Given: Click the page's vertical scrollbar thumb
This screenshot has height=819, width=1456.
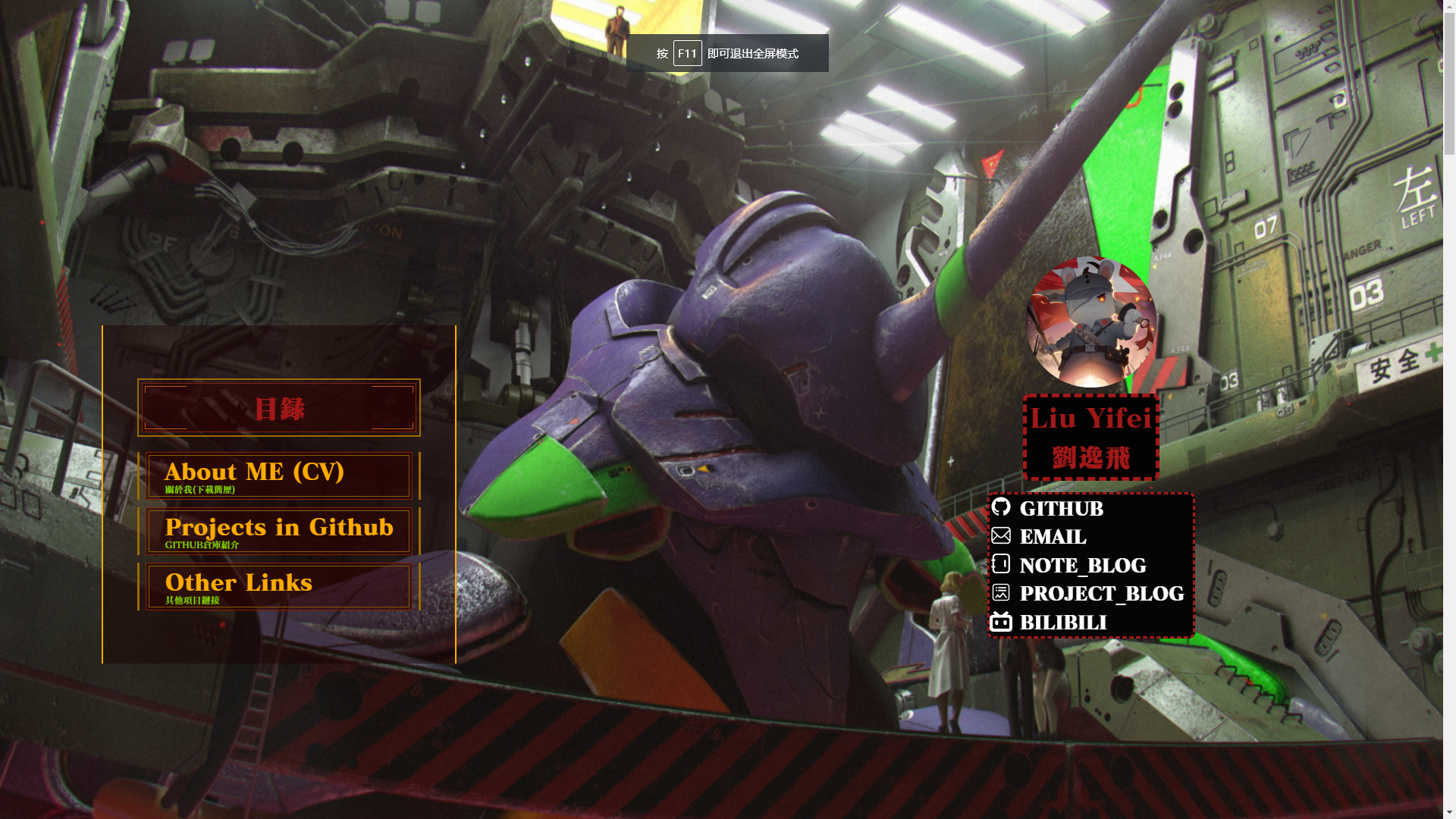Looking at the screenshot, I should (1449, 76).
